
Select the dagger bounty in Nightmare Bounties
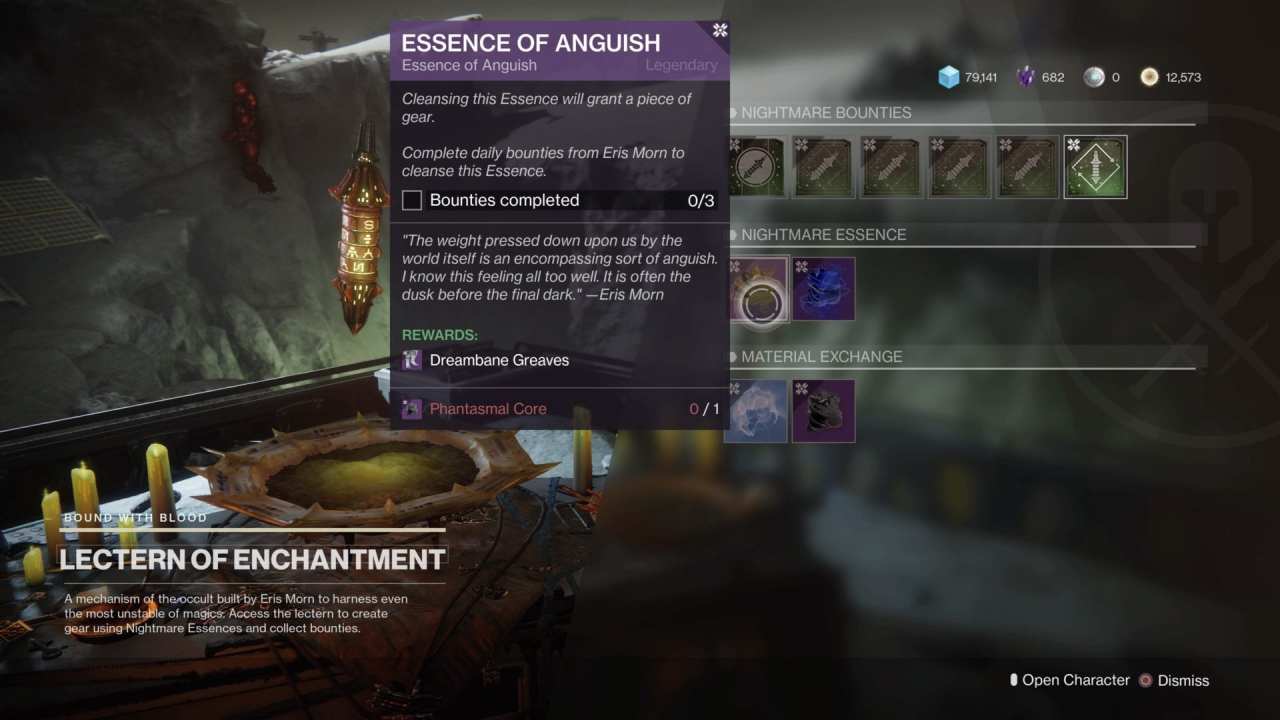coord(757,166)
